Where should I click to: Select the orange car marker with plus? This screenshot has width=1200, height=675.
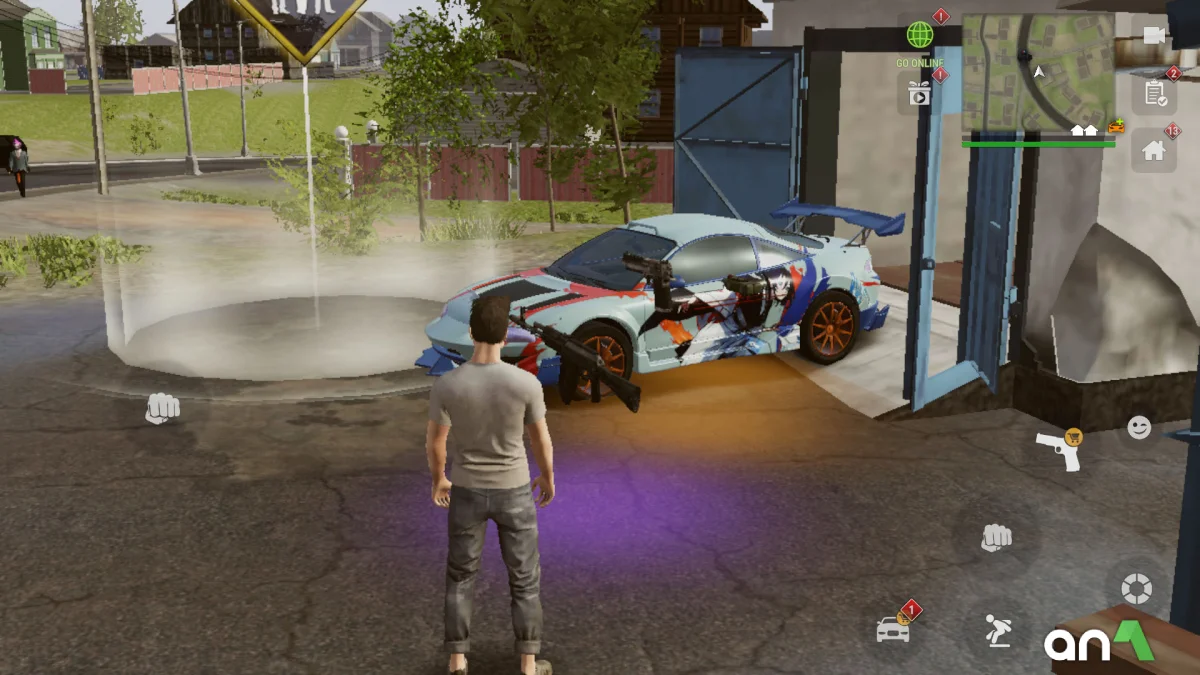tap(1117, 128)
